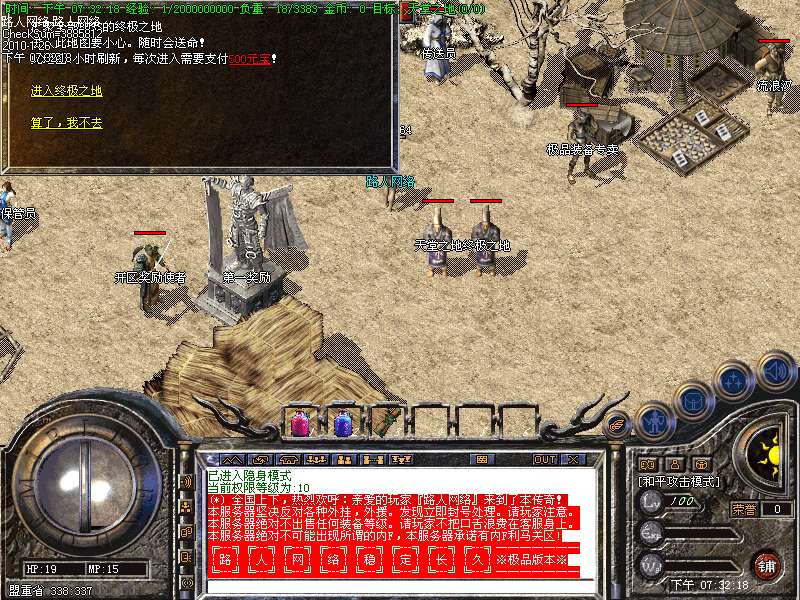
Task: Click the OUT button on chat bar
Action: click(544, 460)
